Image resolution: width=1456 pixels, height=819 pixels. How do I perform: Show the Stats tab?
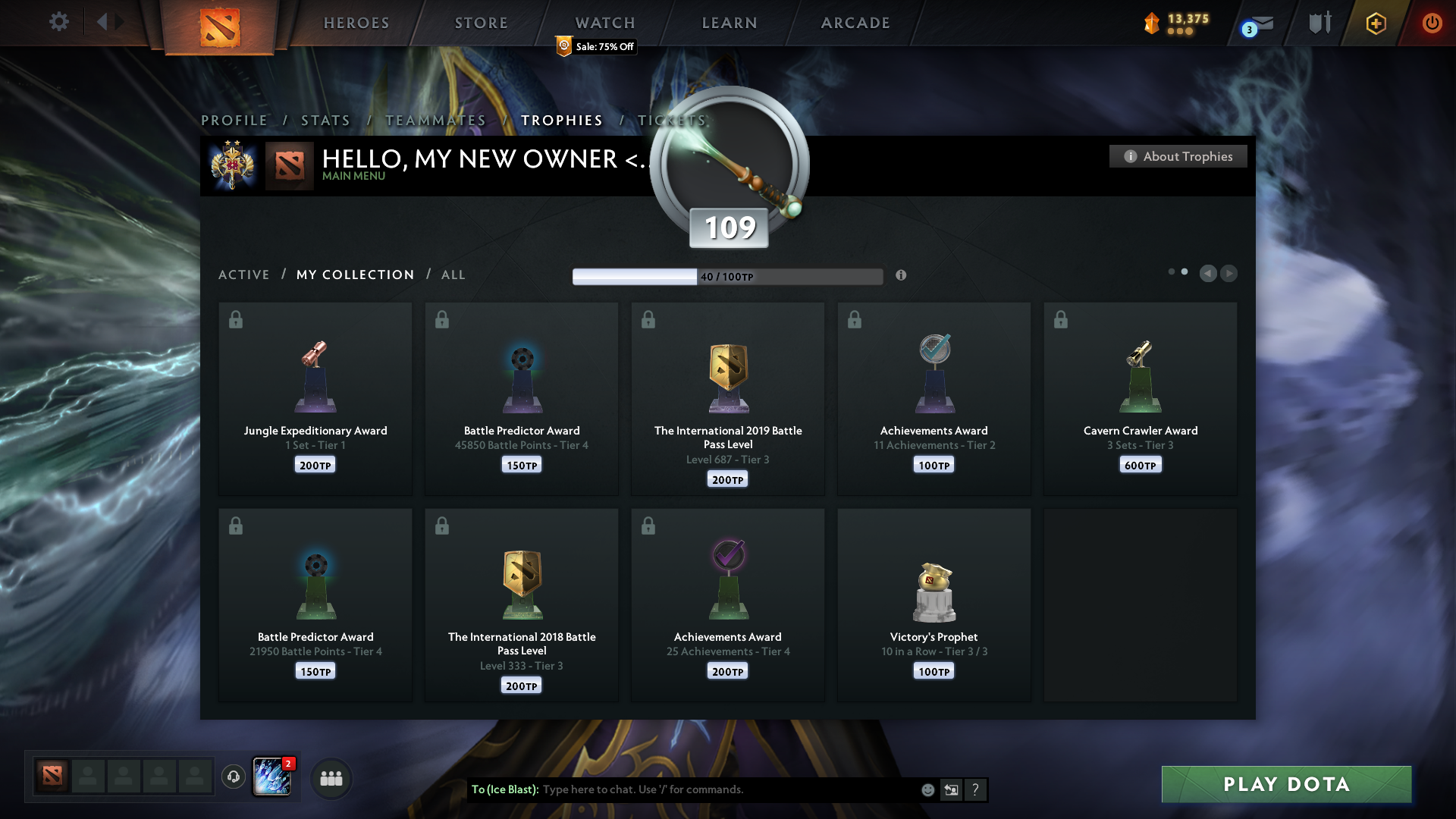[326, 121]
